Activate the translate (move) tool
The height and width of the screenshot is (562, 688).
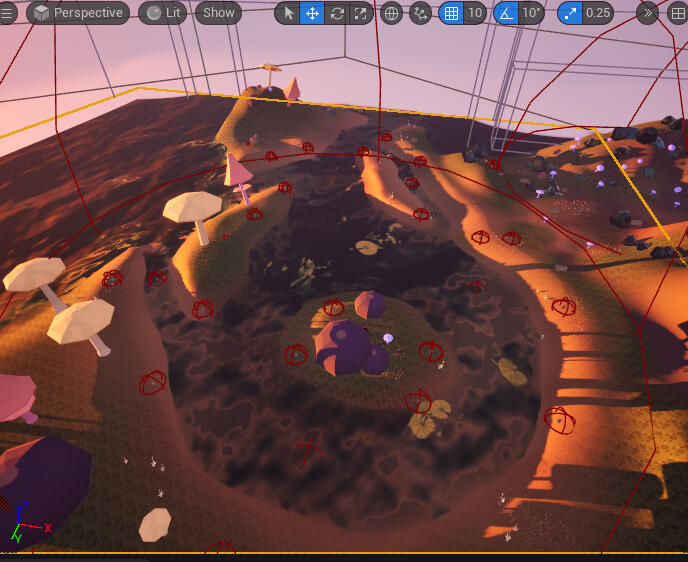(312, 13)
